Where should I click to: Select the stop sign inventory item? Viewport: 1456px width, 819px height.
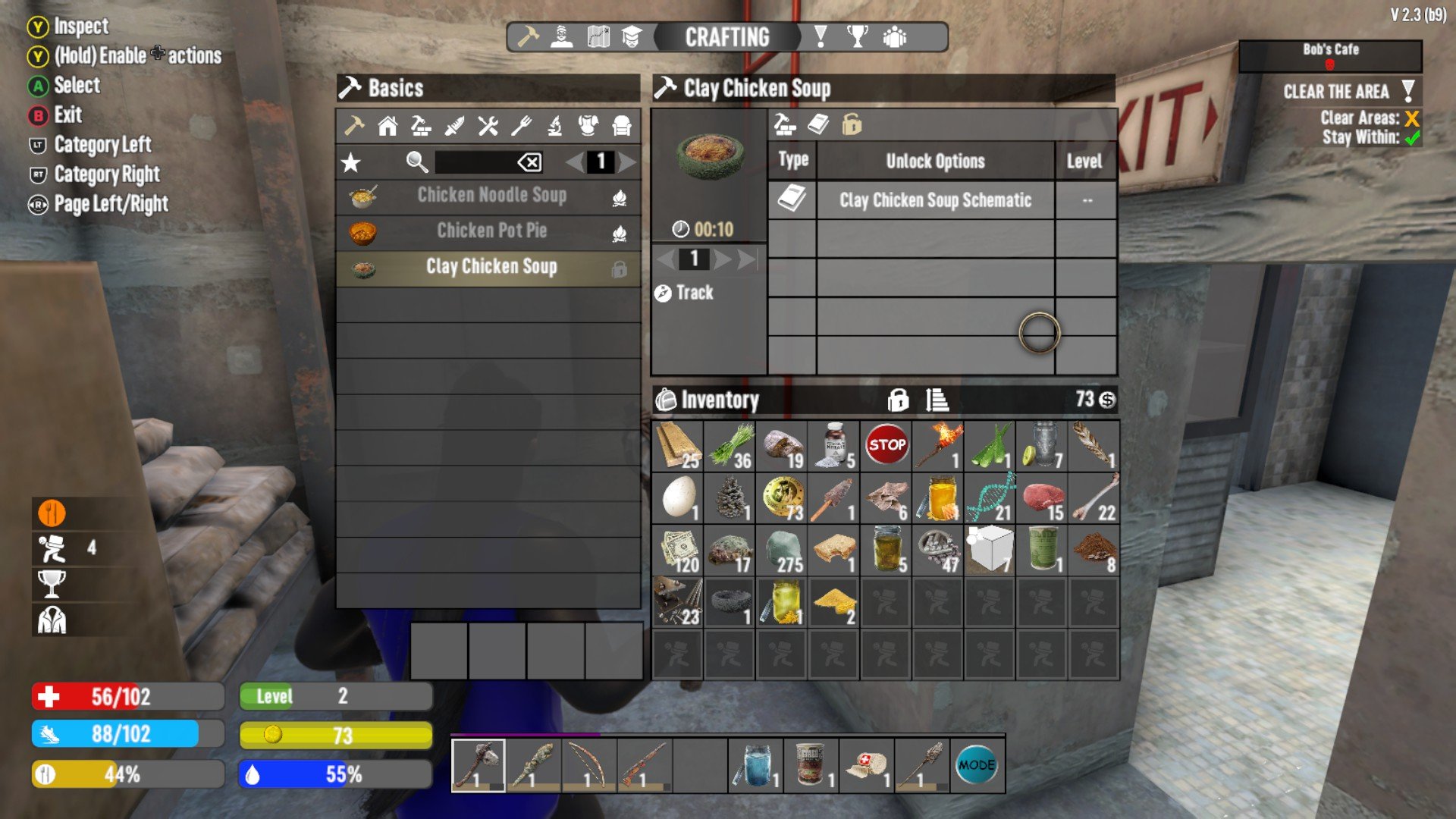886,446
